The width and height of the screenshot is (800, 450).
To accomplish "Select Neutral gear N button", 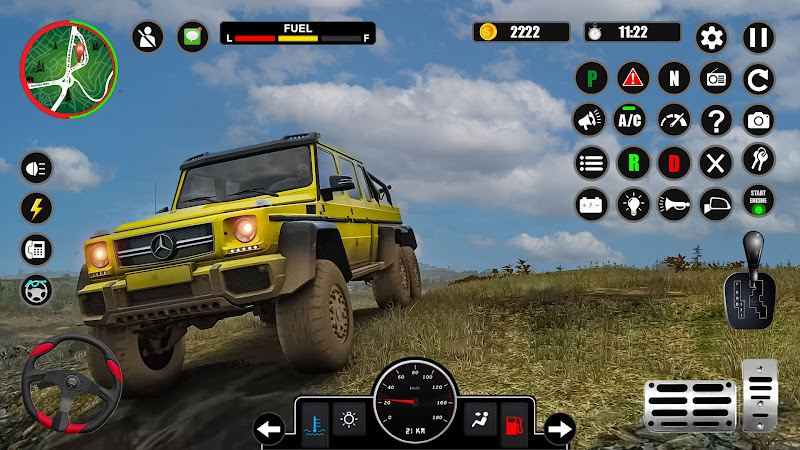I will [674, 78].
